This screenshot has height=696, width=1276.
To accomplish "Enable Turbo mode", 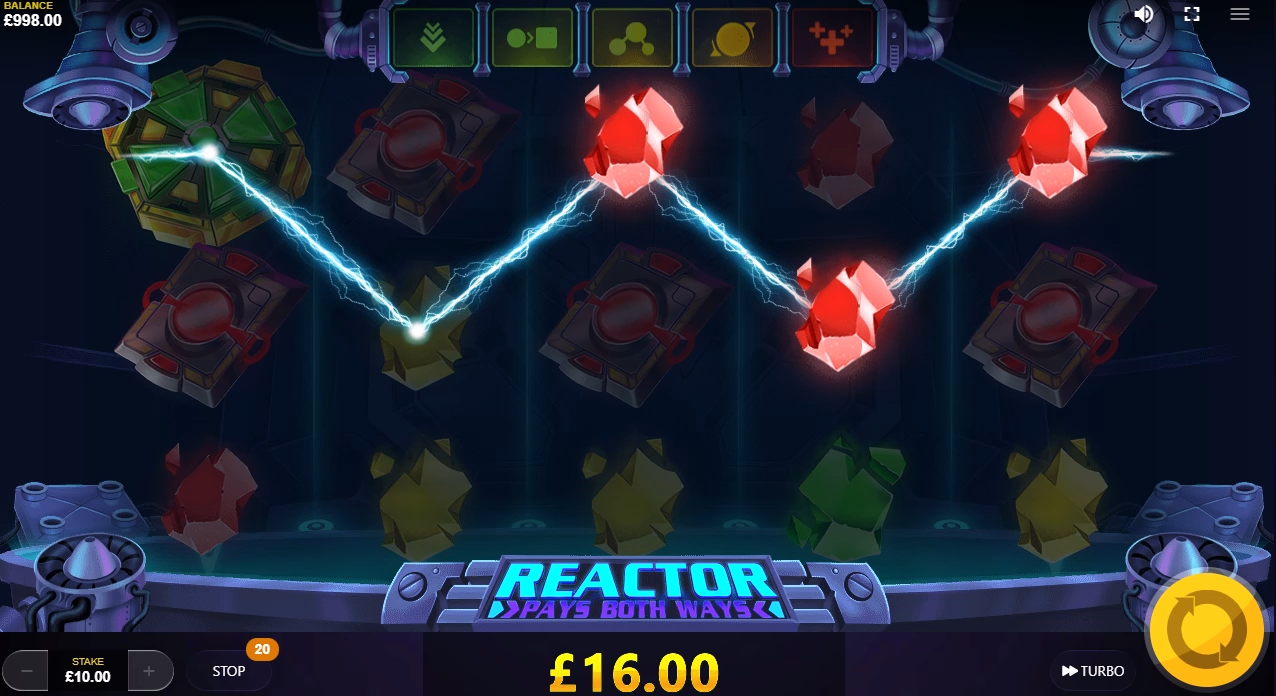I will [1093, 671].
